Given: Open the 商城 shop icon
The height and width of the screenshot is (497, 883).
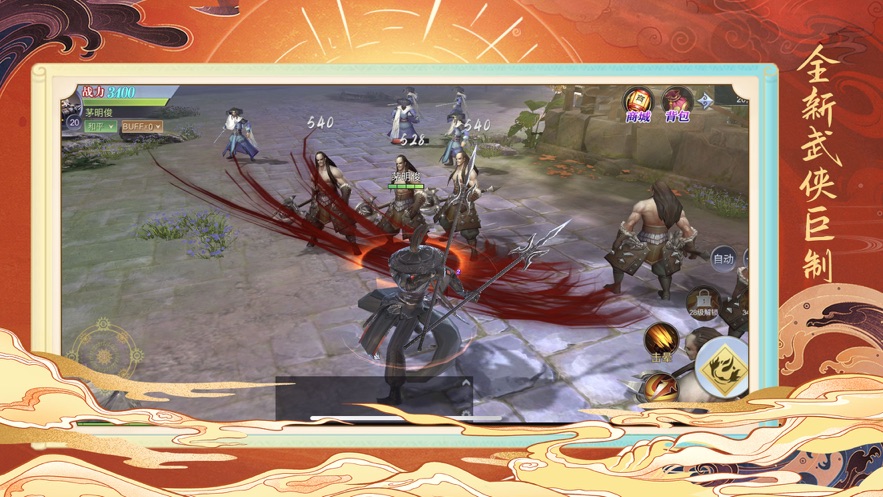Looking at the screenshot, I should coord(638,101).
